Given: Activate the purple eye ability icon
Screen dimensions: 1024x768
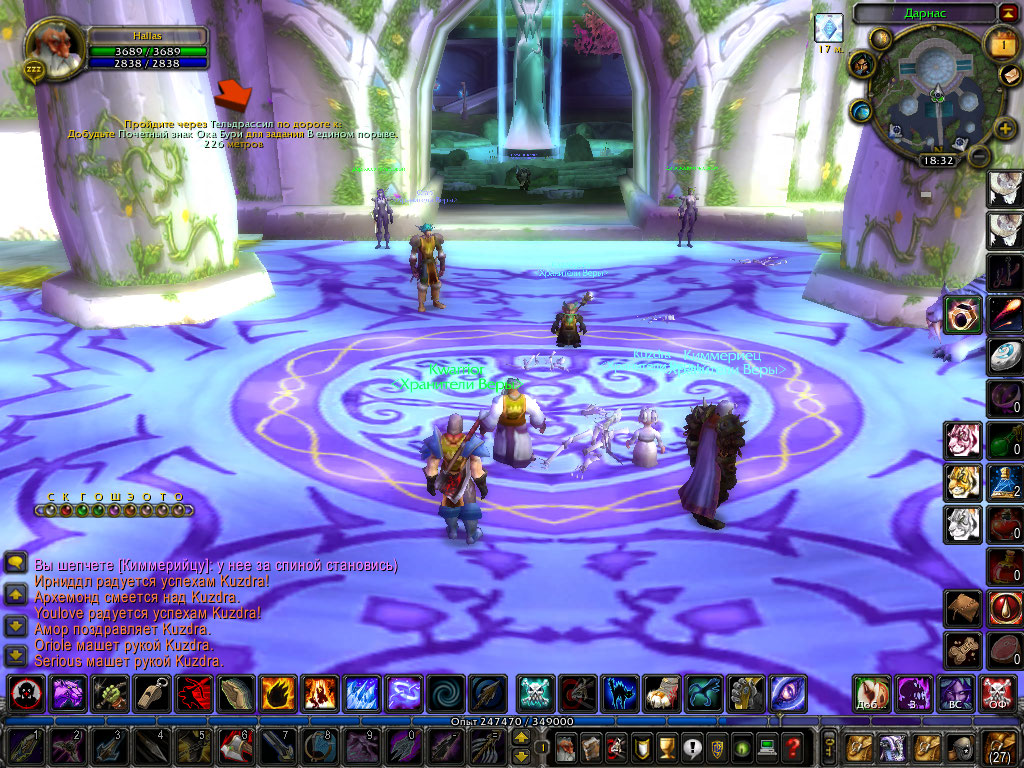Looking at the screenshot, I should 787,693.
